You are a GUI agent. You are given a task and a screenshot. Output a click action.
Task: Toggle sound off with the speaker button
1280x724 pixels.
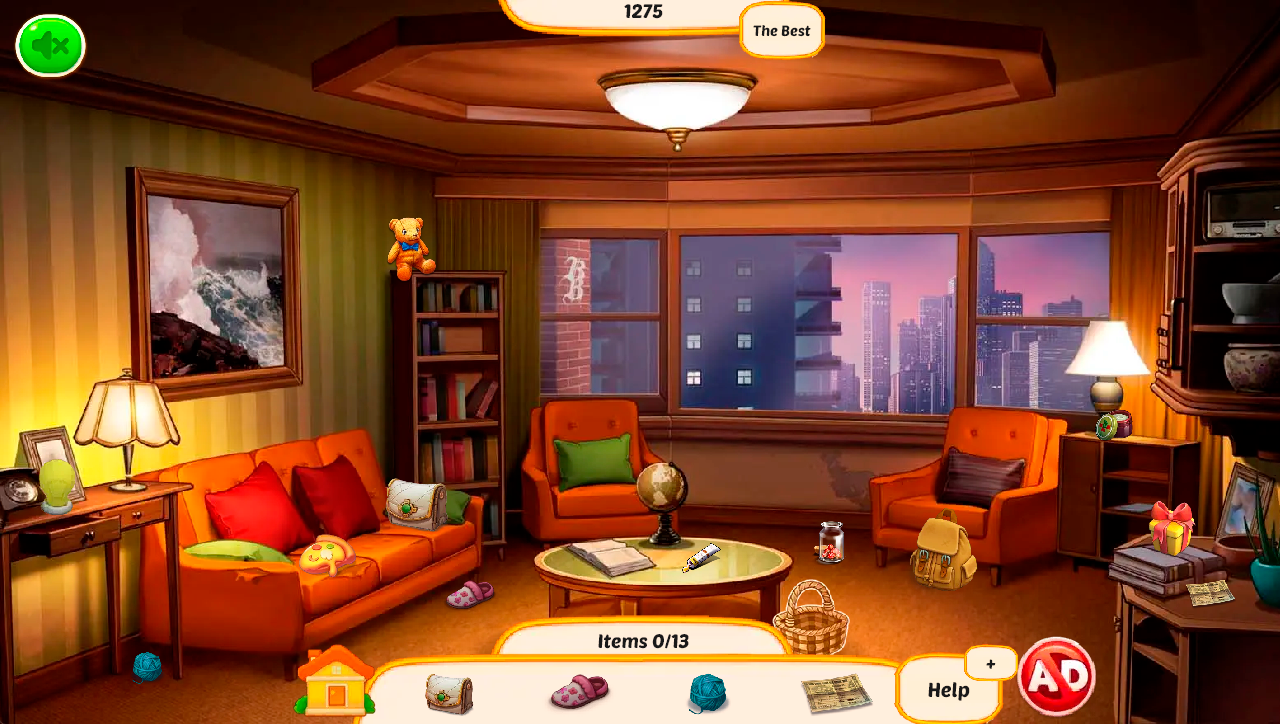pos(49,44)
